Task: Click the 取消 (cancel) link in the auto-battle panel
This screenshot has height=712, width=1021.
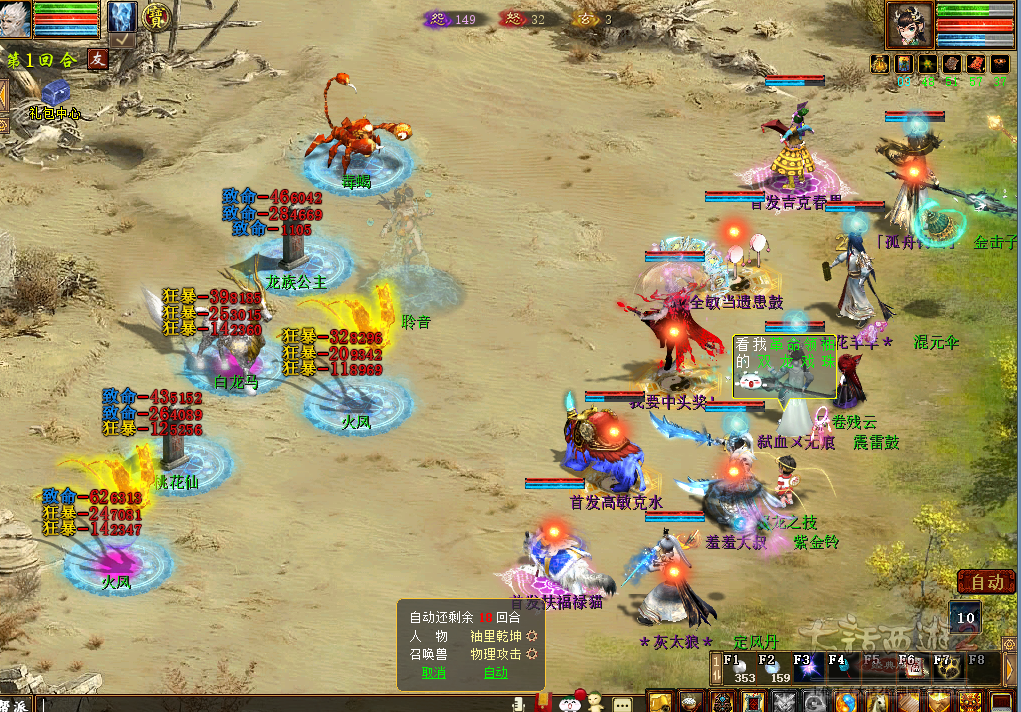Action: coord(434,673)
